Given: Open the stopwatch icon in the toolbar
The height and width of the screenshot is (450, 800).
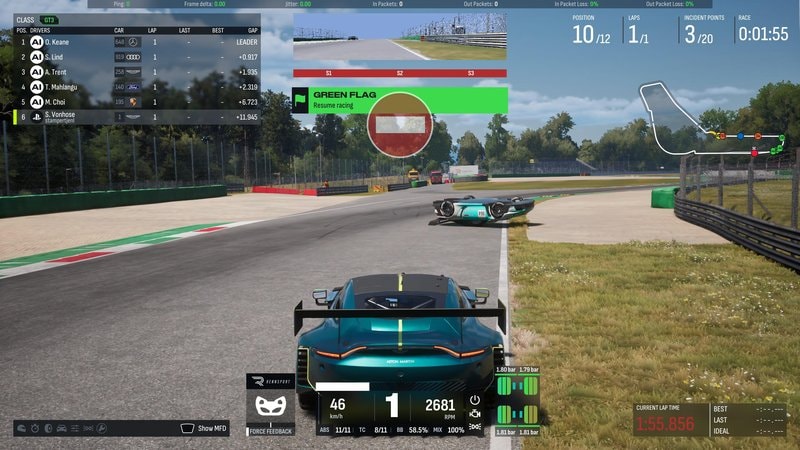Looking at the screenshot, I should click(36, 428).
